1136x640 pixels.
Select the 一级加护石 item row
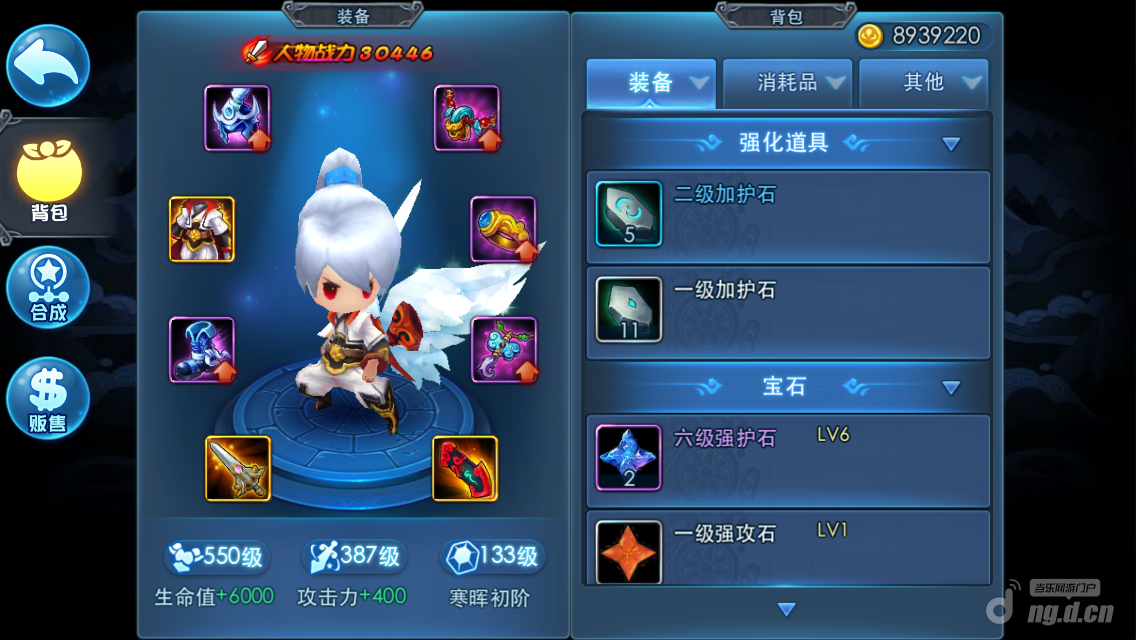[788, 312]
